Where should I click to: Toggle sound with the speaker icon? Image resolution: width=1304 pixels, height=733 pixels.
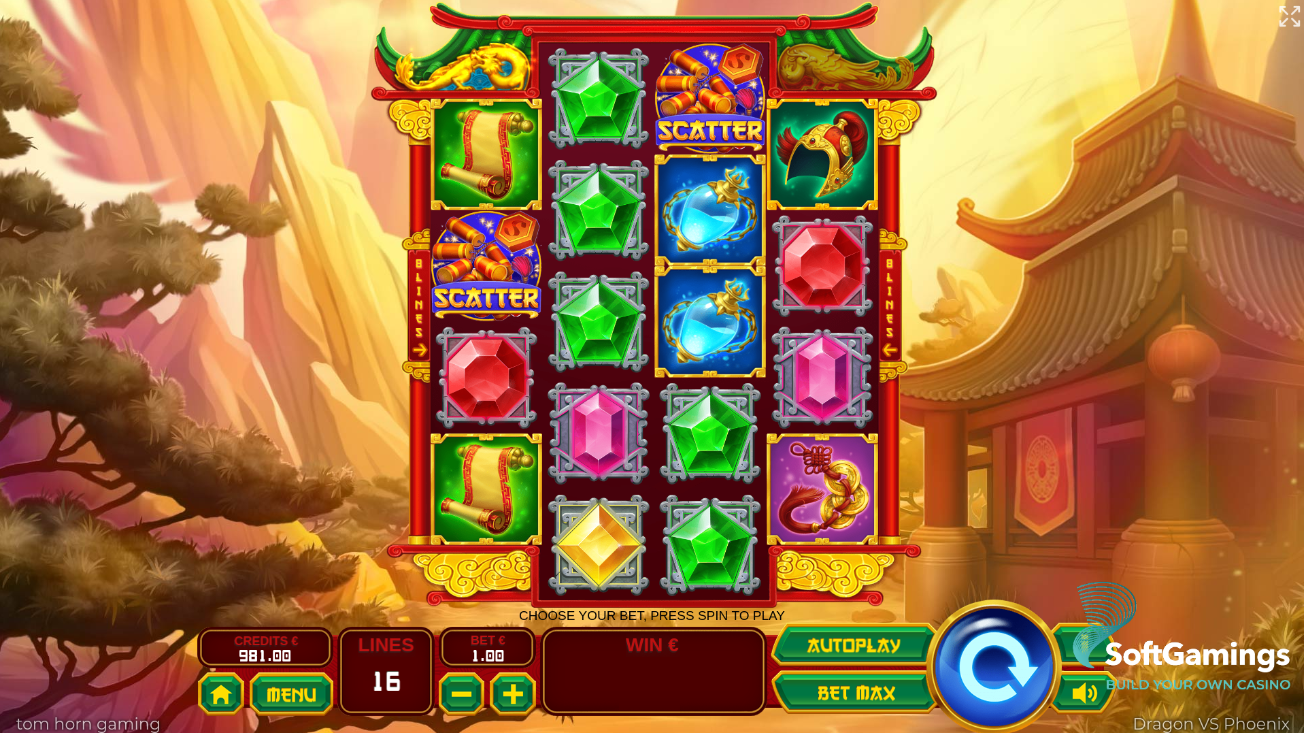click(x=1083, y=693)
